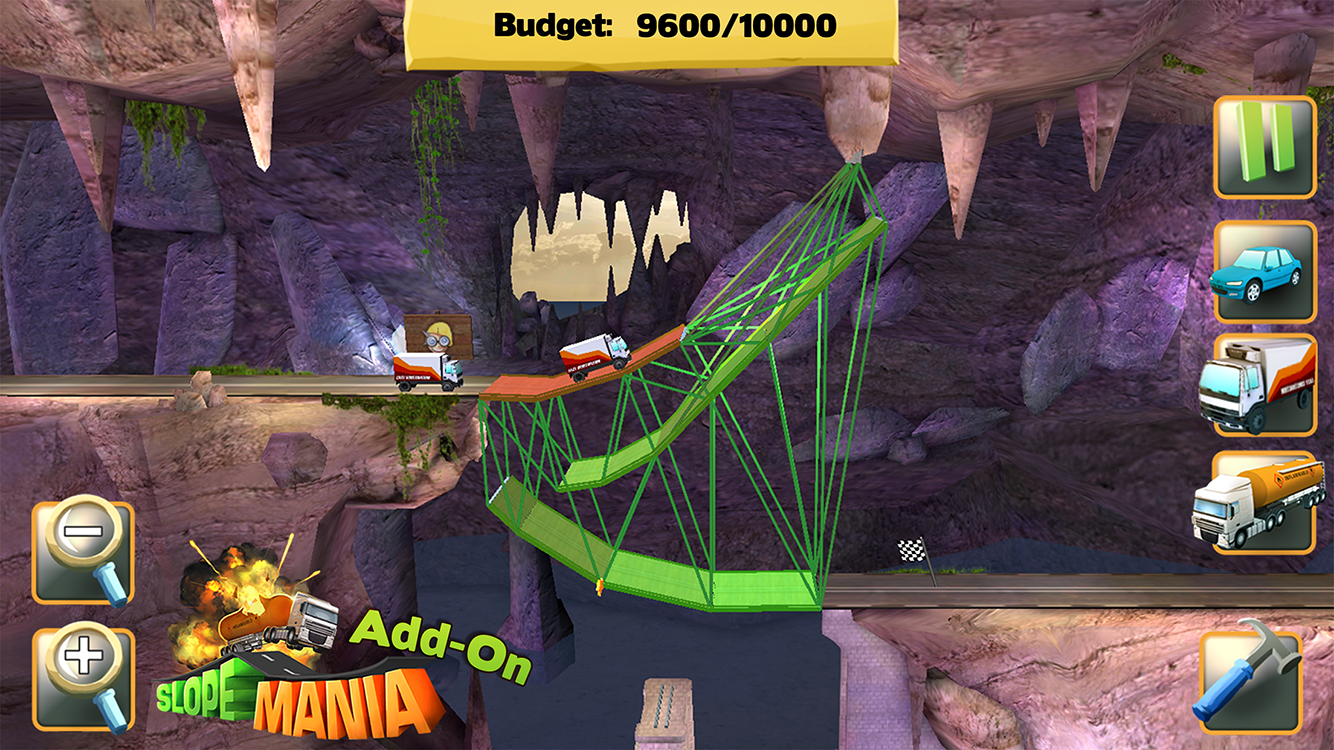
Task: Click the checkered finish flag
Action: pyautogui.click(x=913, y=551)
